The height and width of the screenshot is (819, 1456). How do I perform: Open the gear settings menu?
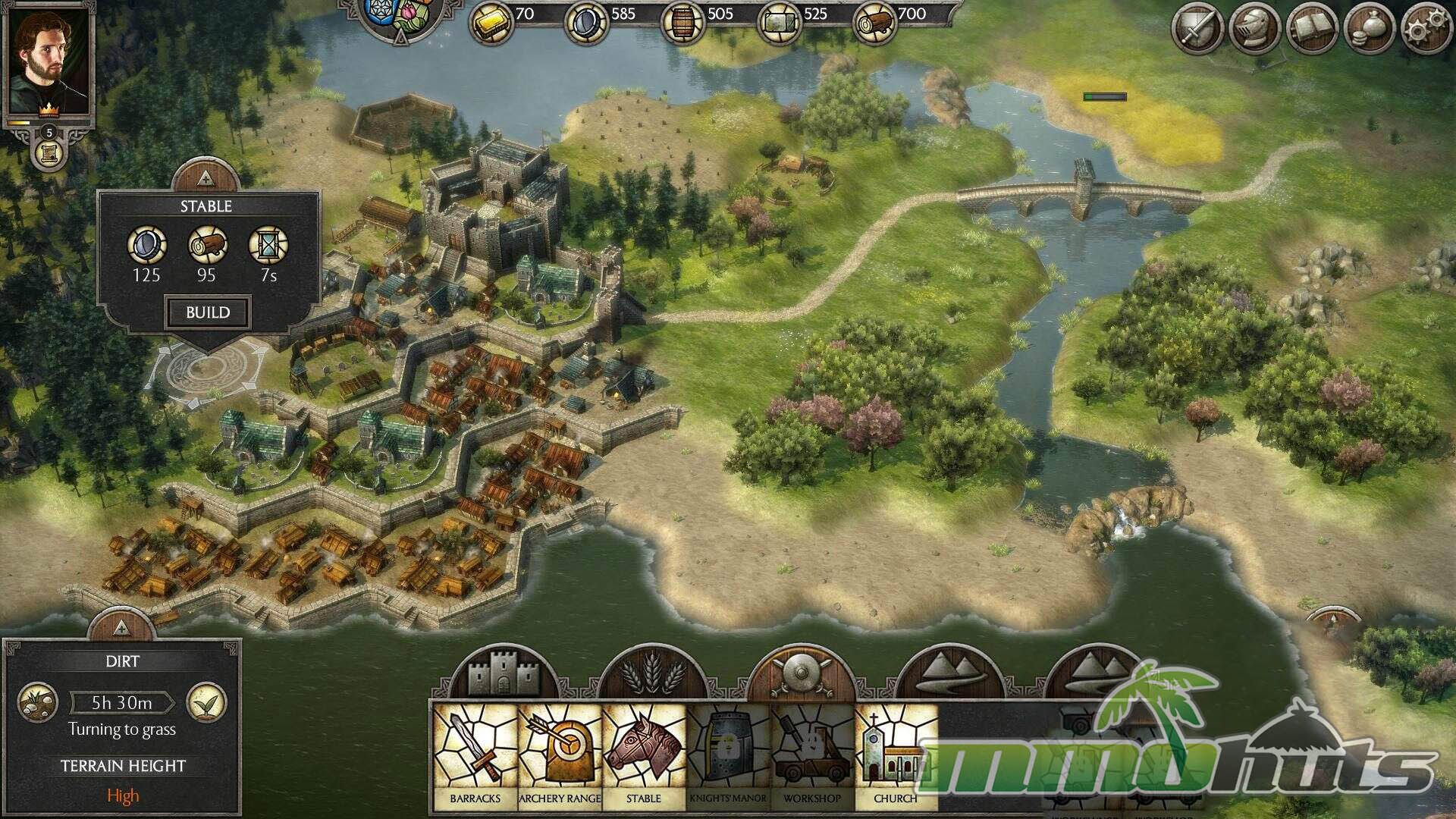point(1426,30)
